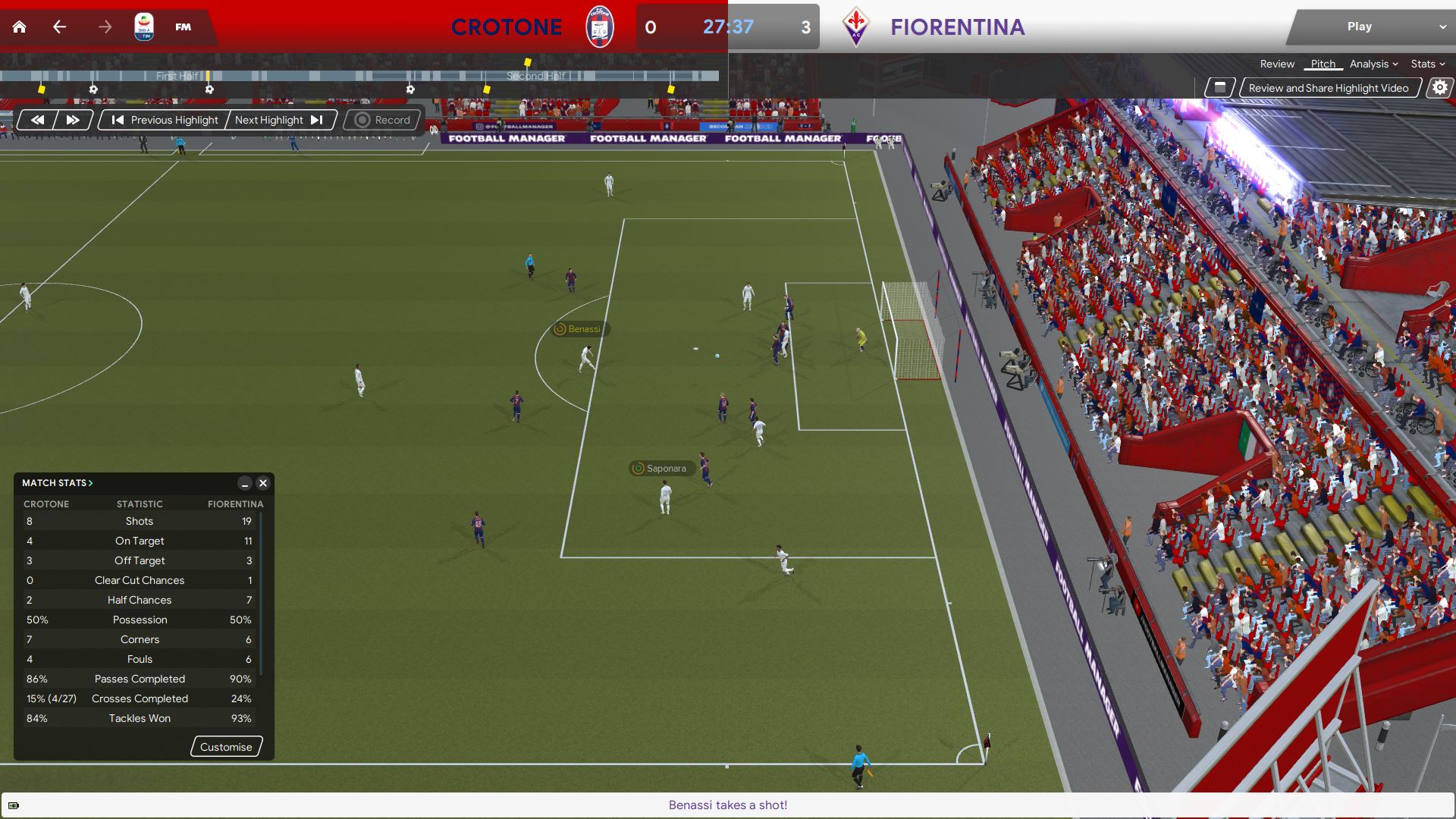Open the FM menu
Viewport: 1456px width, 819px height.
[183, 27]
